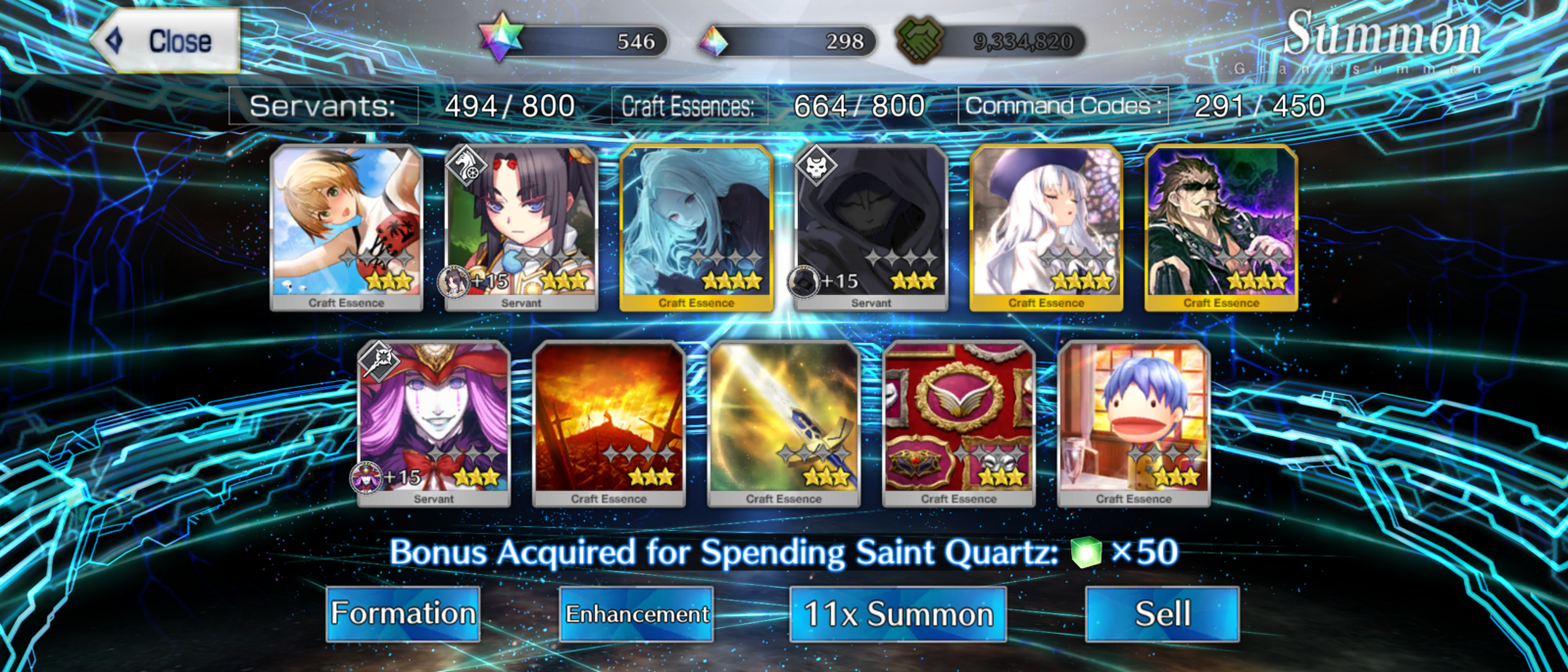Image resolution: width=1568 pixels, height=672 pixels.
Task: Open the Sell screen
Action: [1162, 614]
